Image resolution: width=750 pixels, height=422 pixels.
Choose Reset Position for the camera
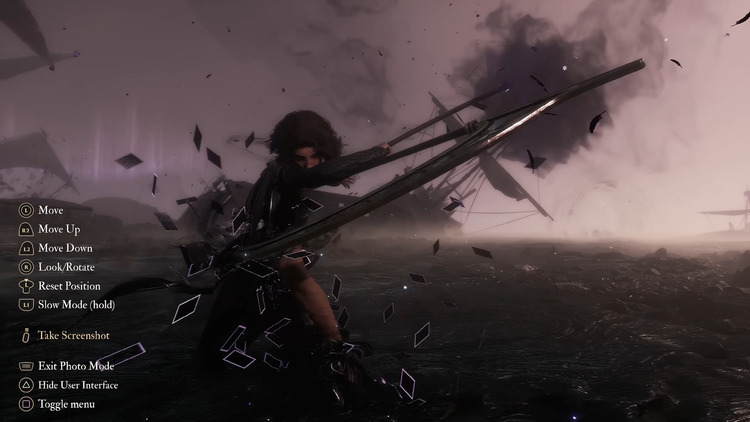point(69,286)
